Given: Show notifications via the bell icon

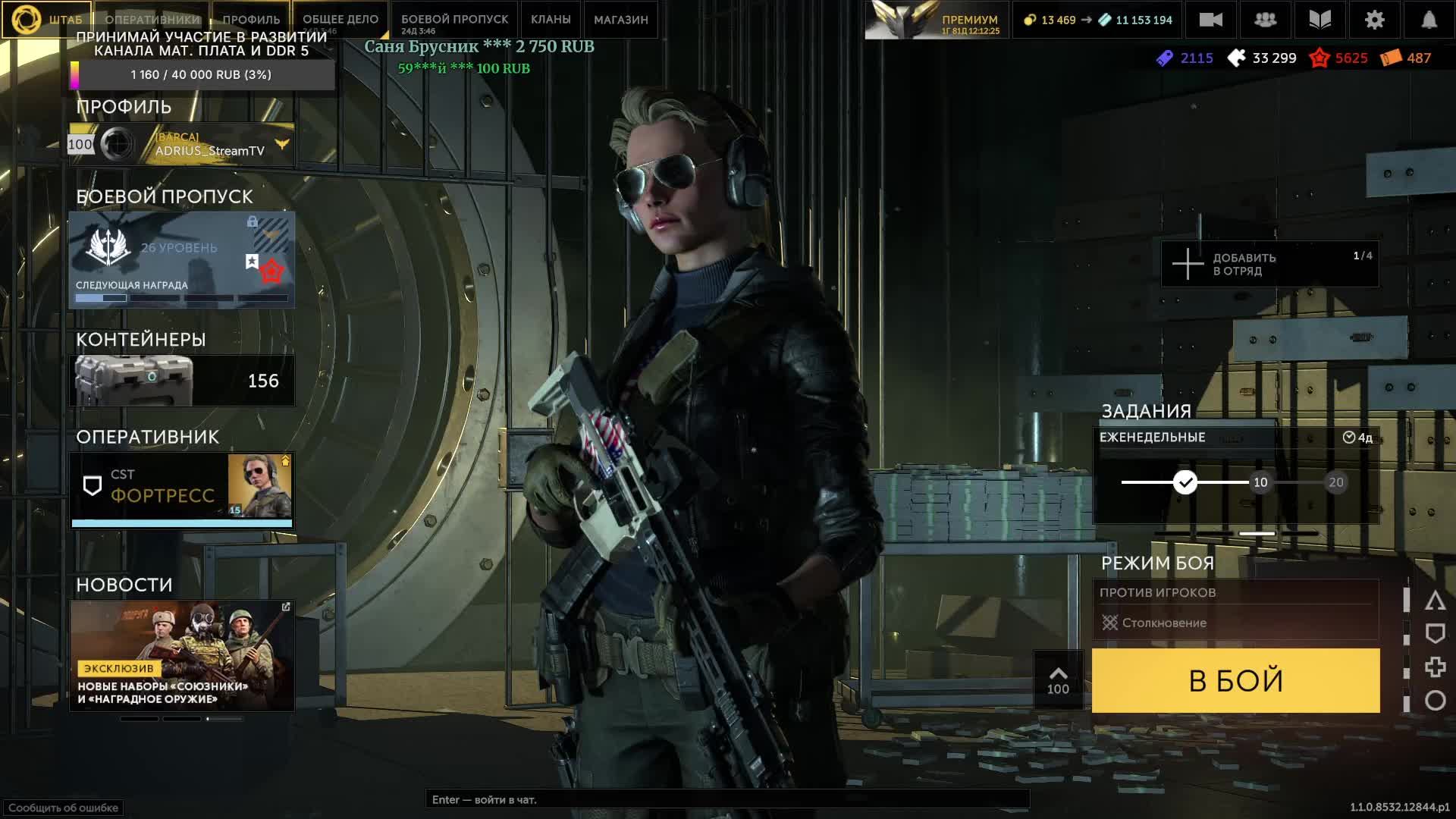Looking at the screenshot, I should [x=1429, y=20].
